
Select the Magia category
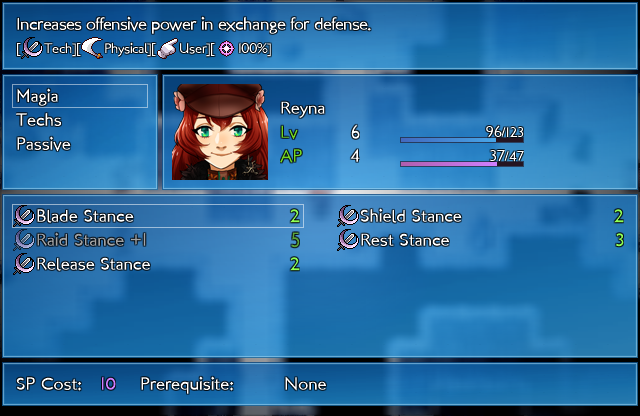(x=80, y=96)
